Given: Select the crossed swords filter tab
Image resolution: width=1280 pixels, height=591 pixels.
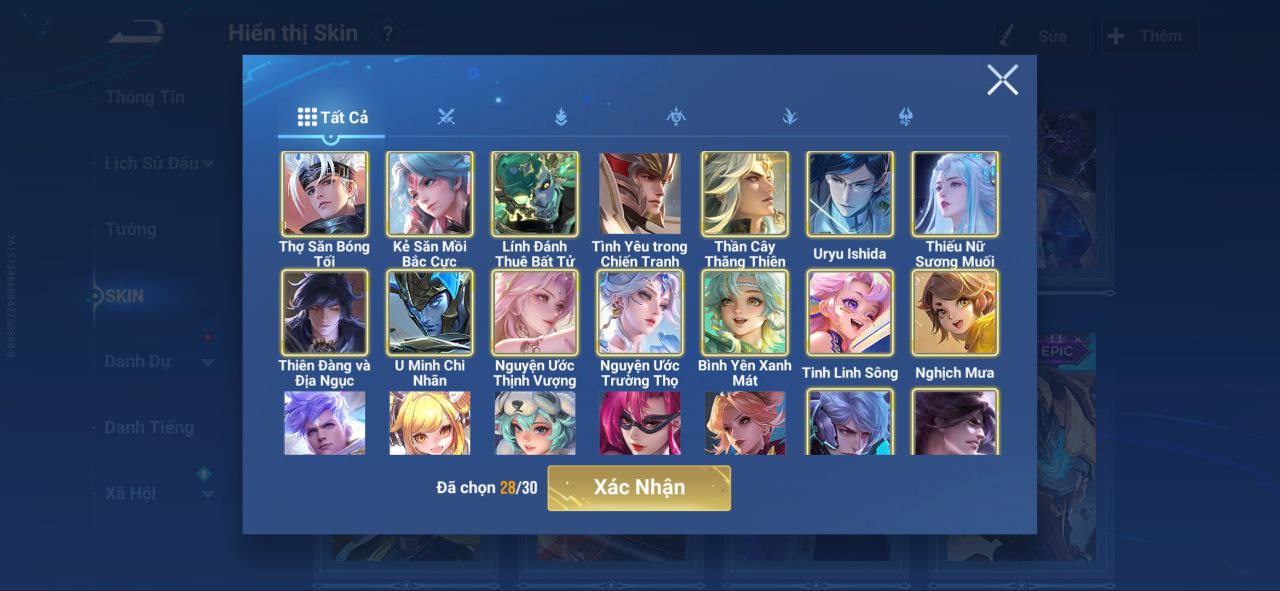Looking at the screenshot, I should (x=446, y=117).
